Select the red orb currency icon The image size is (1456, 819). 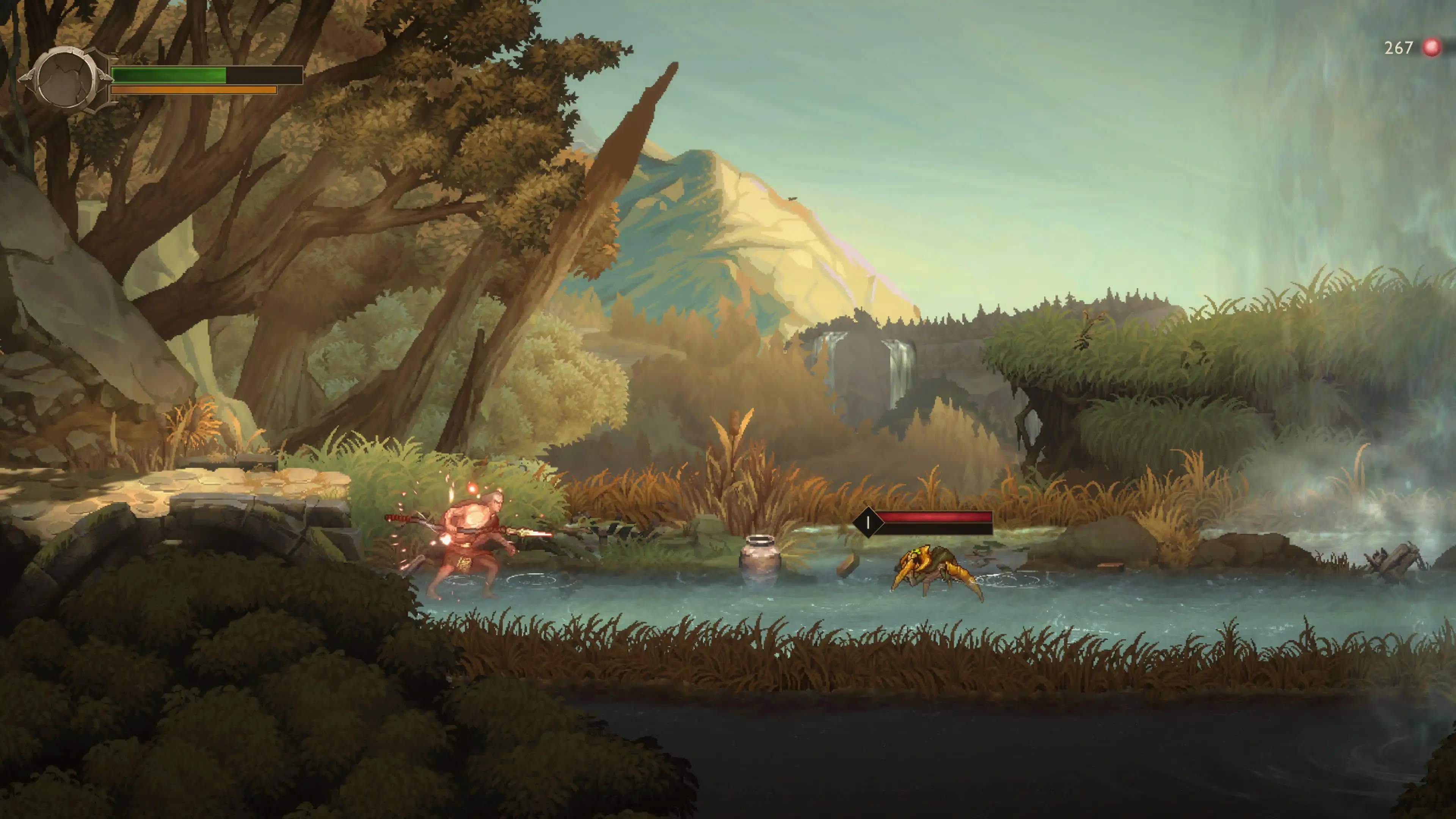click(1432, 47)
